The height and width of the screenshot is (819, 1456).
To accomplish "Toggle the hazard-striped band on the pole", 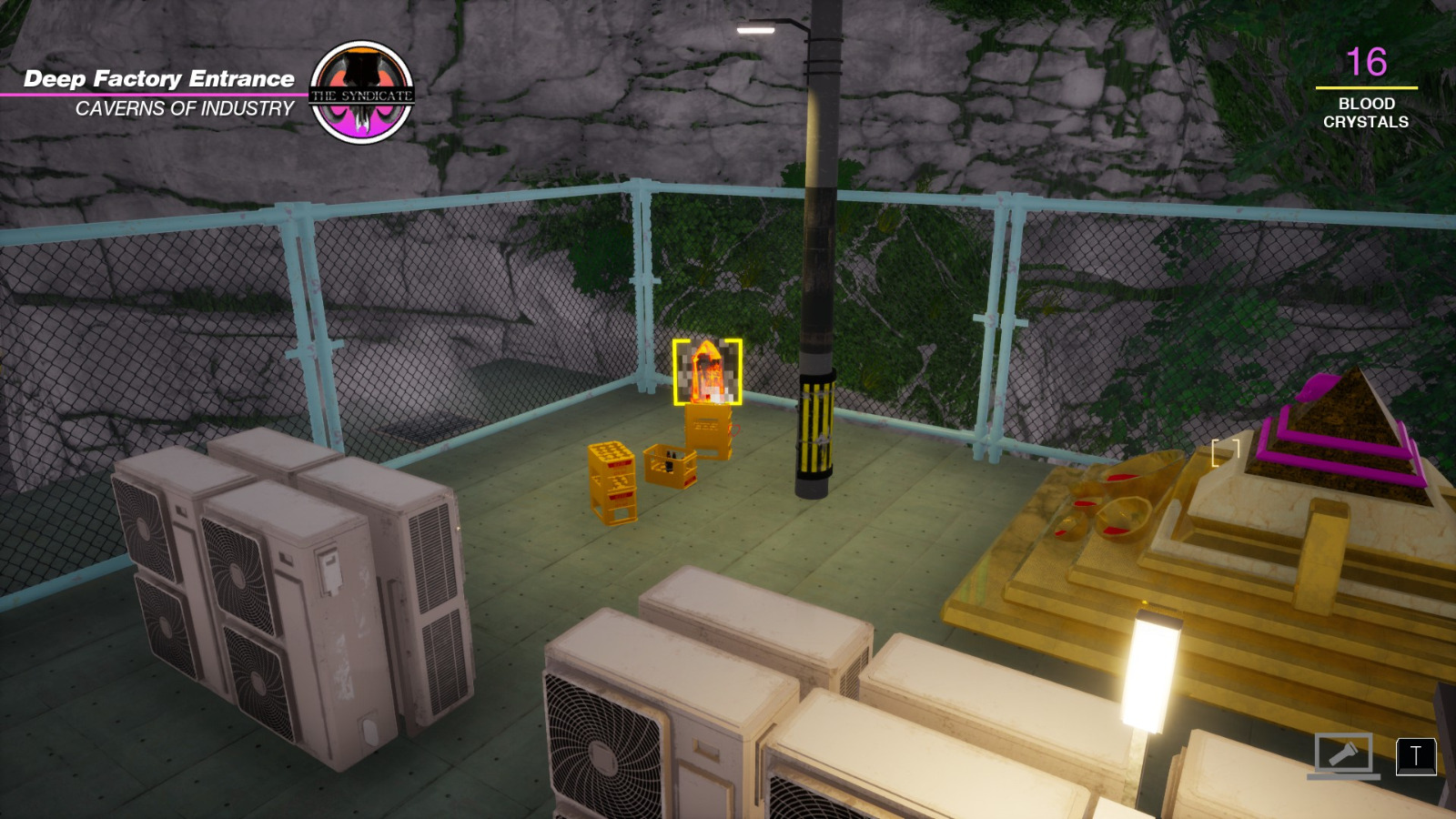I will coord(817,426).
